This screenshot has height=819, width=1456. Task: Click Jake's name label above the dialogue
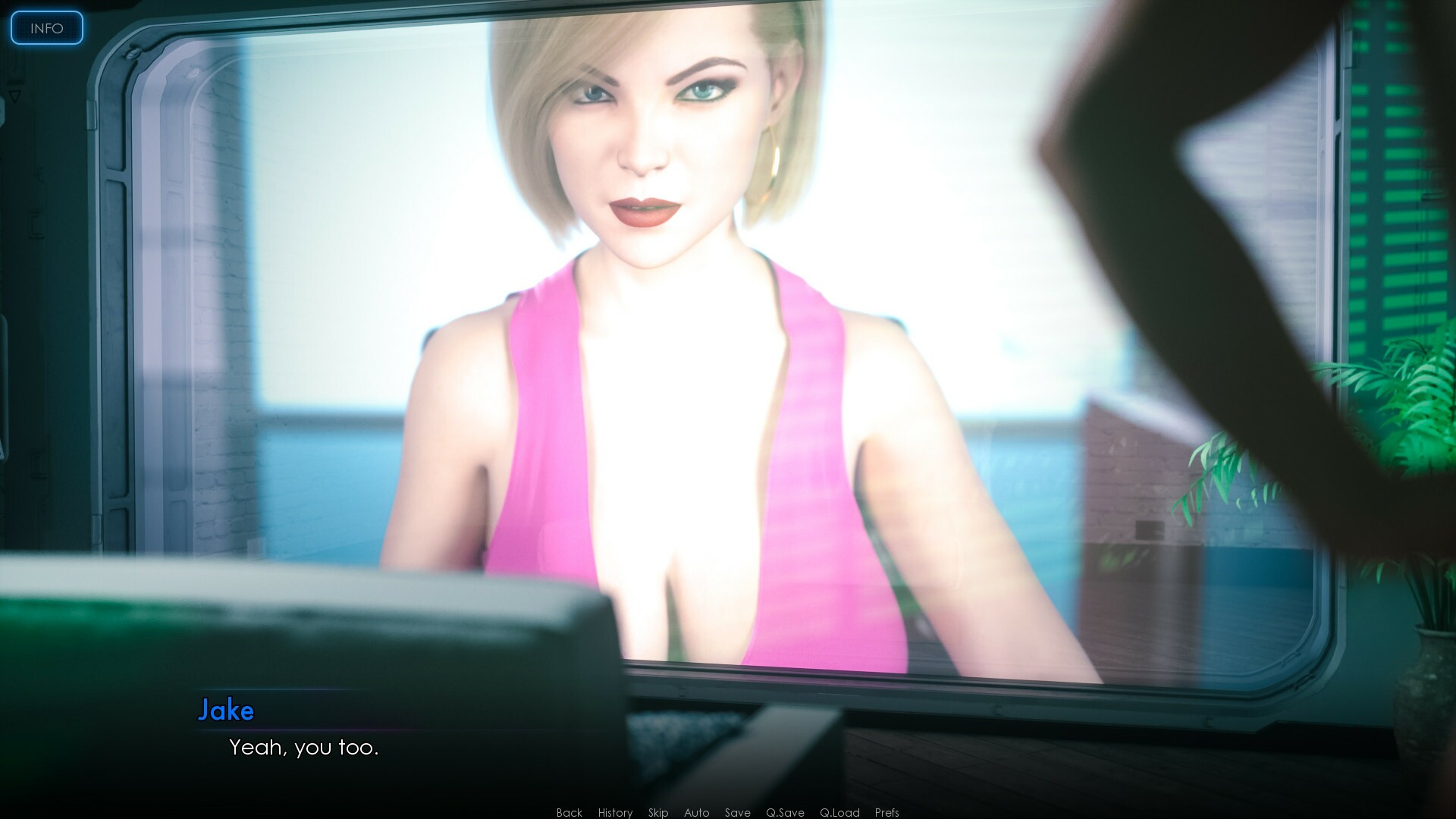[227, 711]
